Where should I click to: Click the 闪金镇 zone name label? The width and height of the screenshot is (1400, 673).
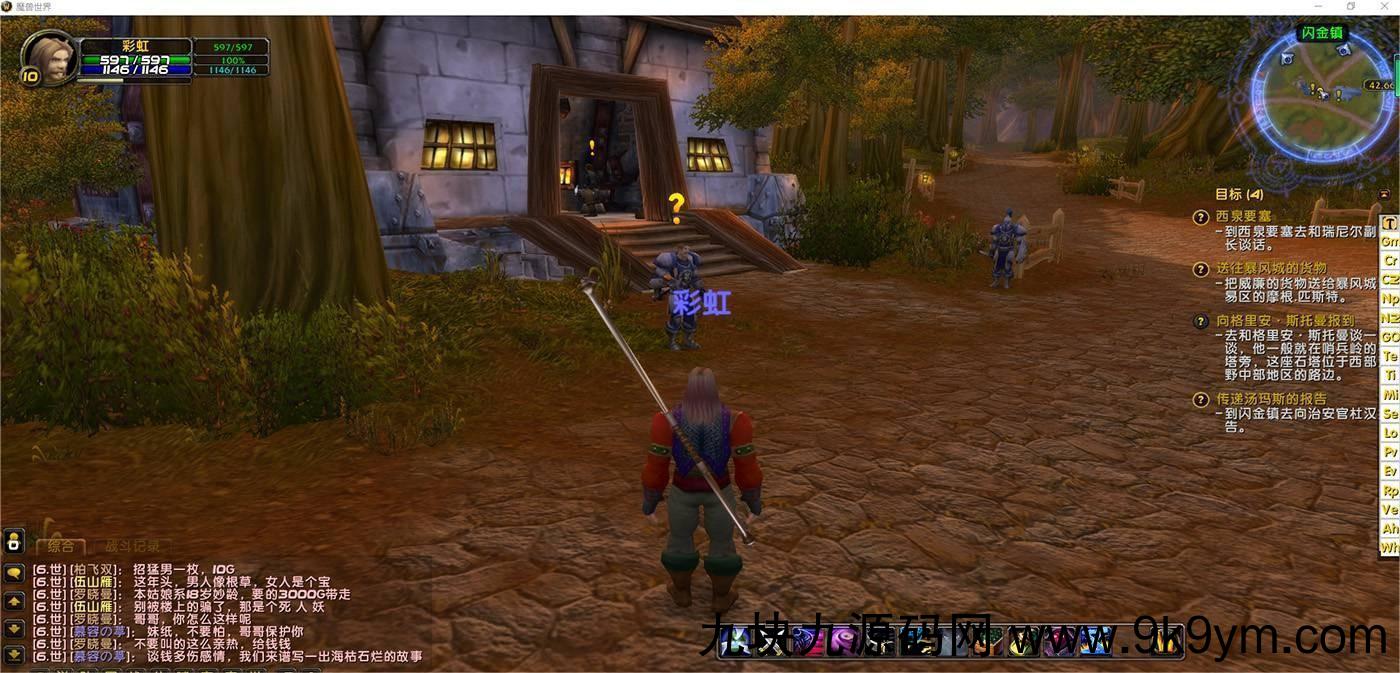(1323, 33)
